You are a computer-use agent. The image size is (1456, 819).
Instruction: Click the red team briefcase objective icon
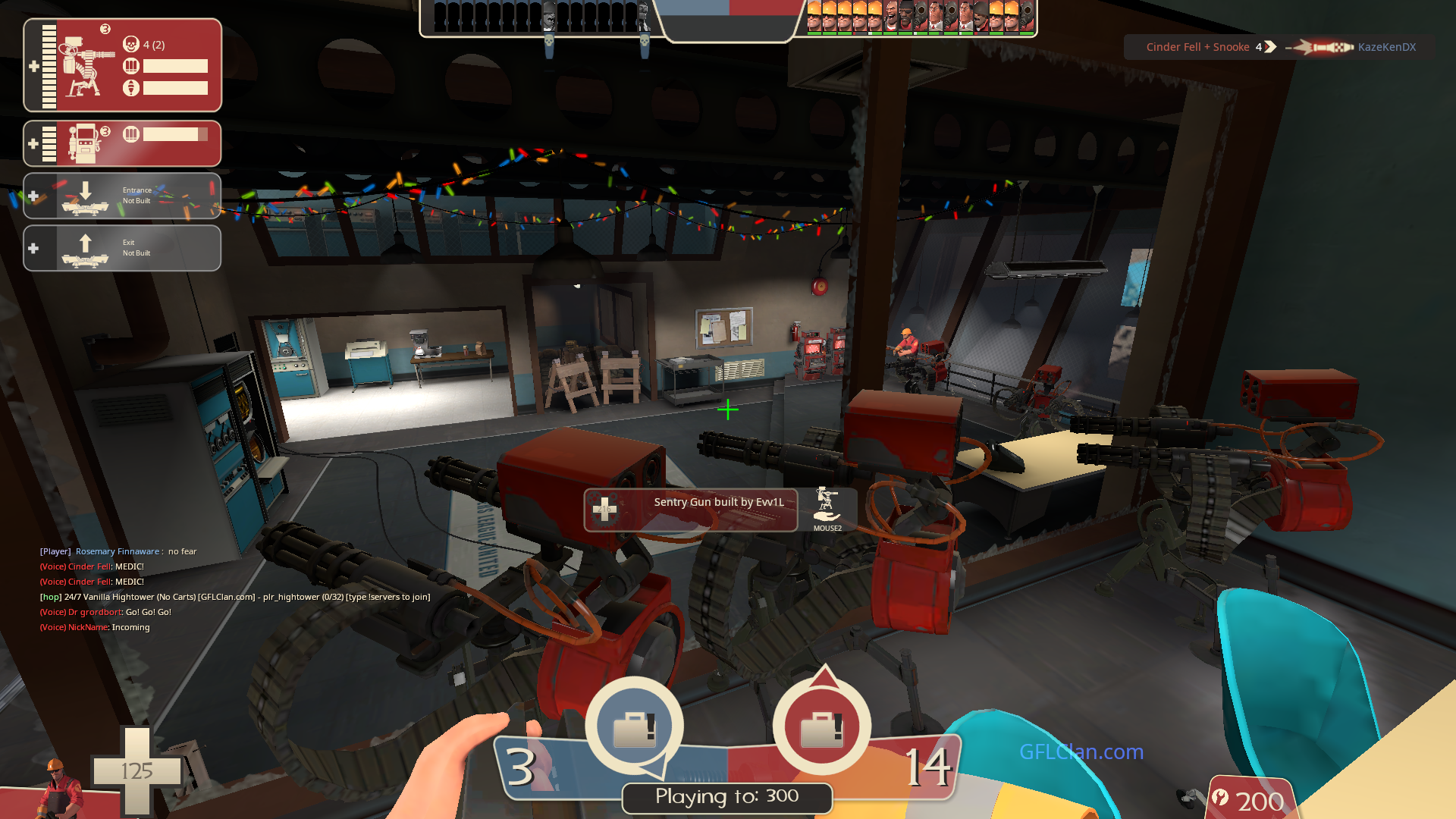822,726
